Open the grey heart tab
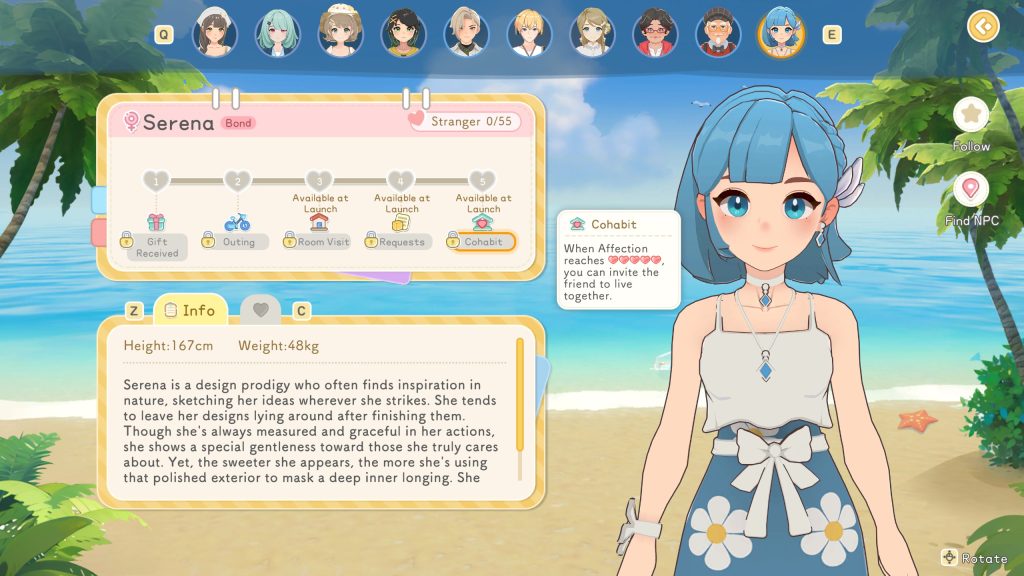This screenshot has width=1024, height=576. click(260, 310)
